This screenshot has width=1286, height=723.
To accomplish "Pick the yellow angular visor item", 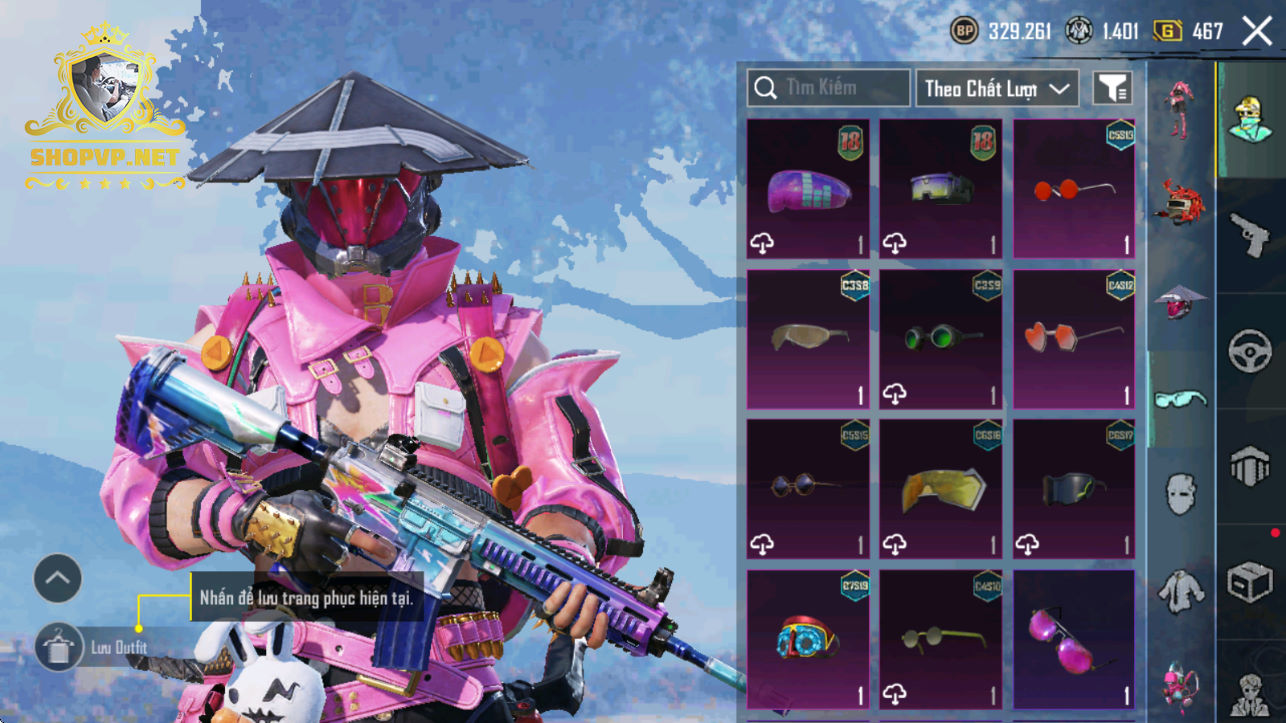I will point(941,489).
